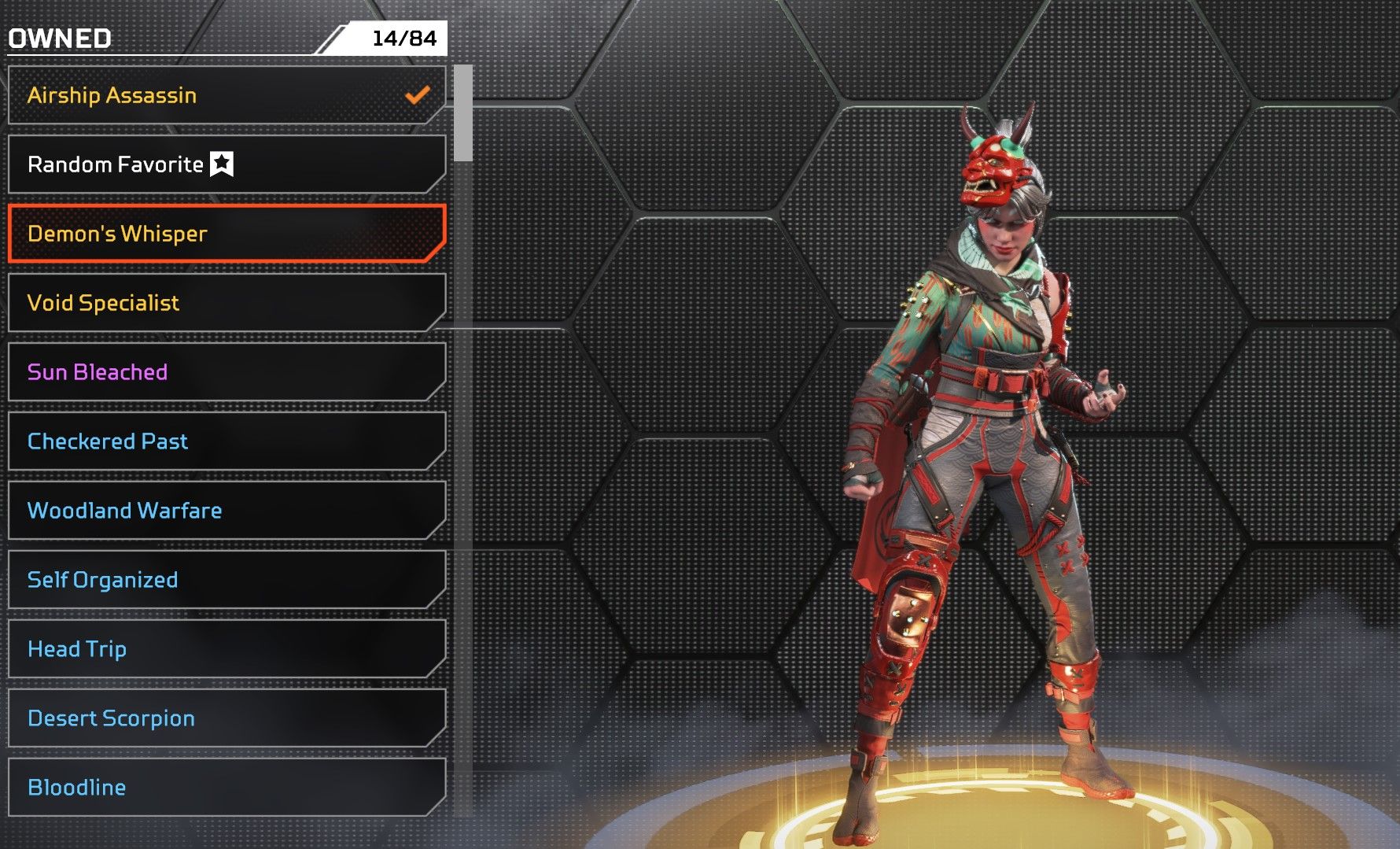Choose the Bloodline skin
Image resolution: width=1400 pixels, height=849 pixels.
click(227, 788)
